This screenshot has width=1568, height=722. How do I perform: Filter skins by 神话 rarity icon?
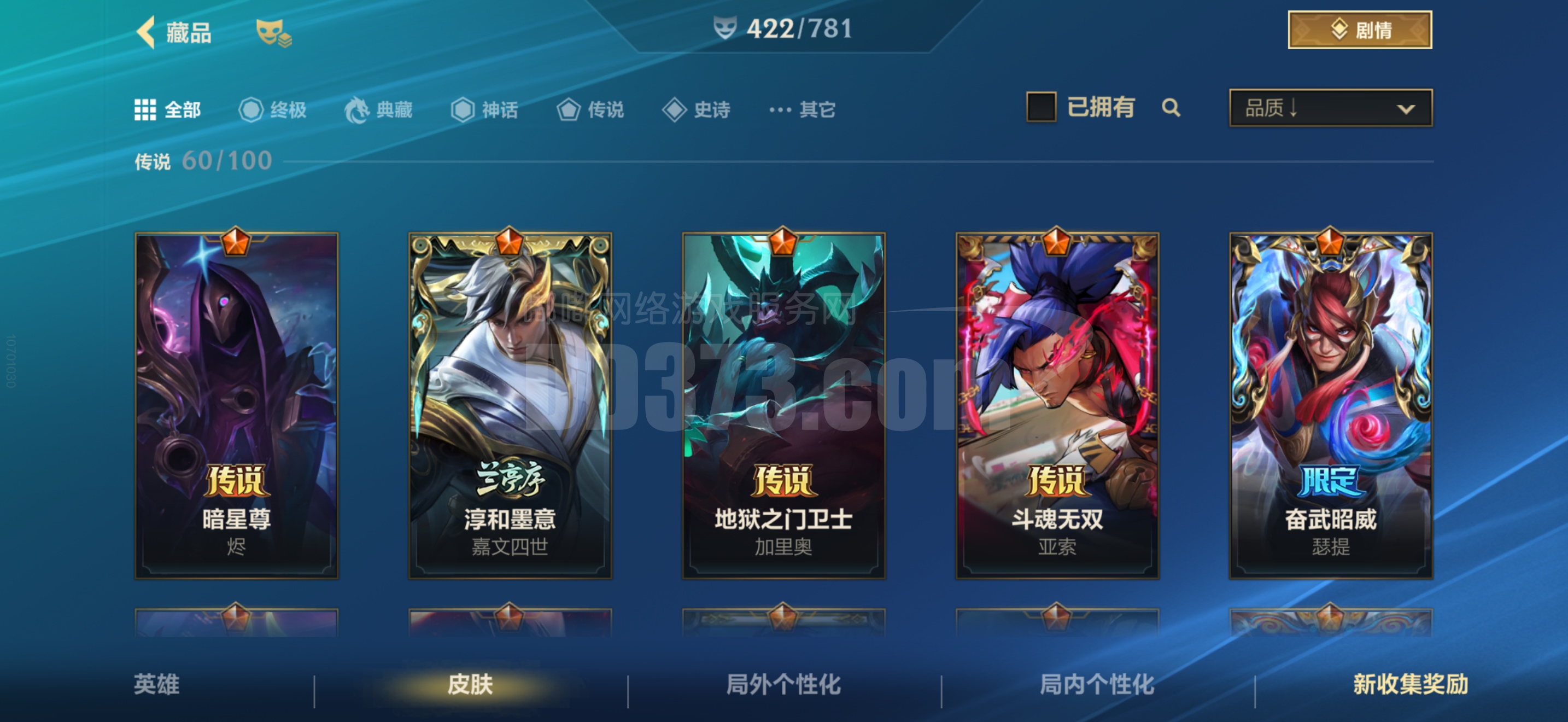(x=464, y=109)
